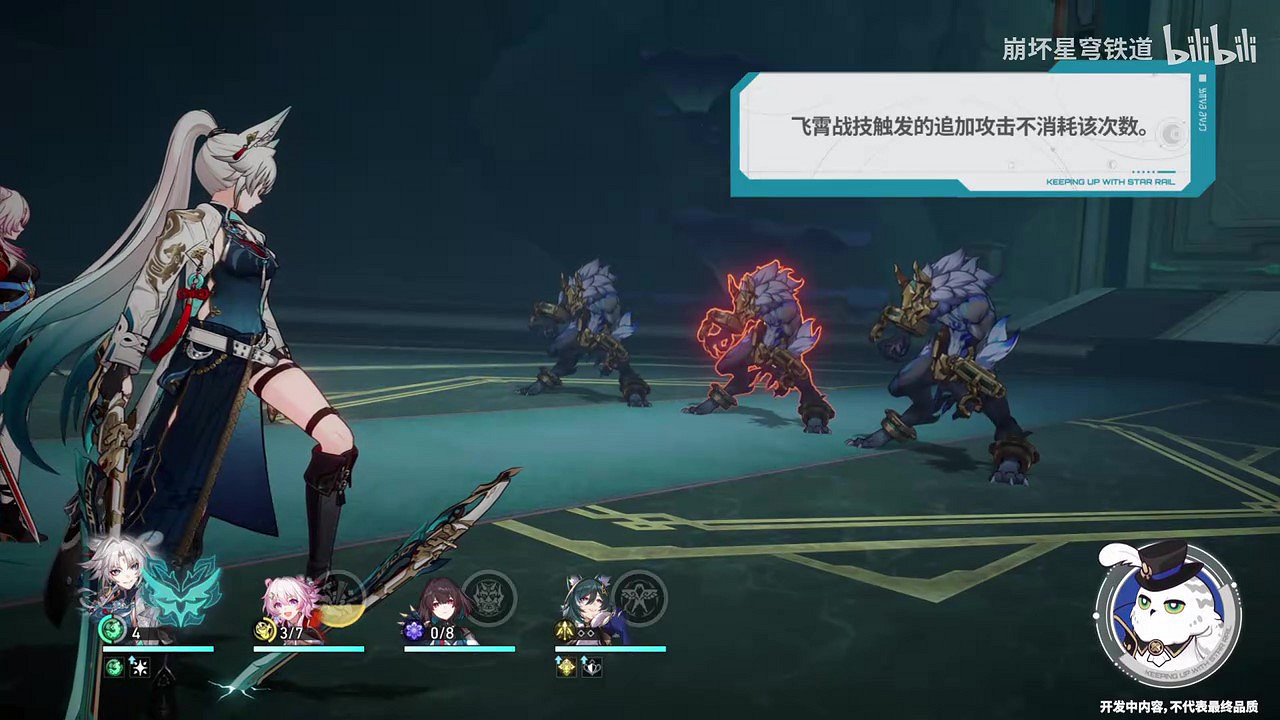
Task: Click the purple 0/8 counter icon
Action: point(417,631)
